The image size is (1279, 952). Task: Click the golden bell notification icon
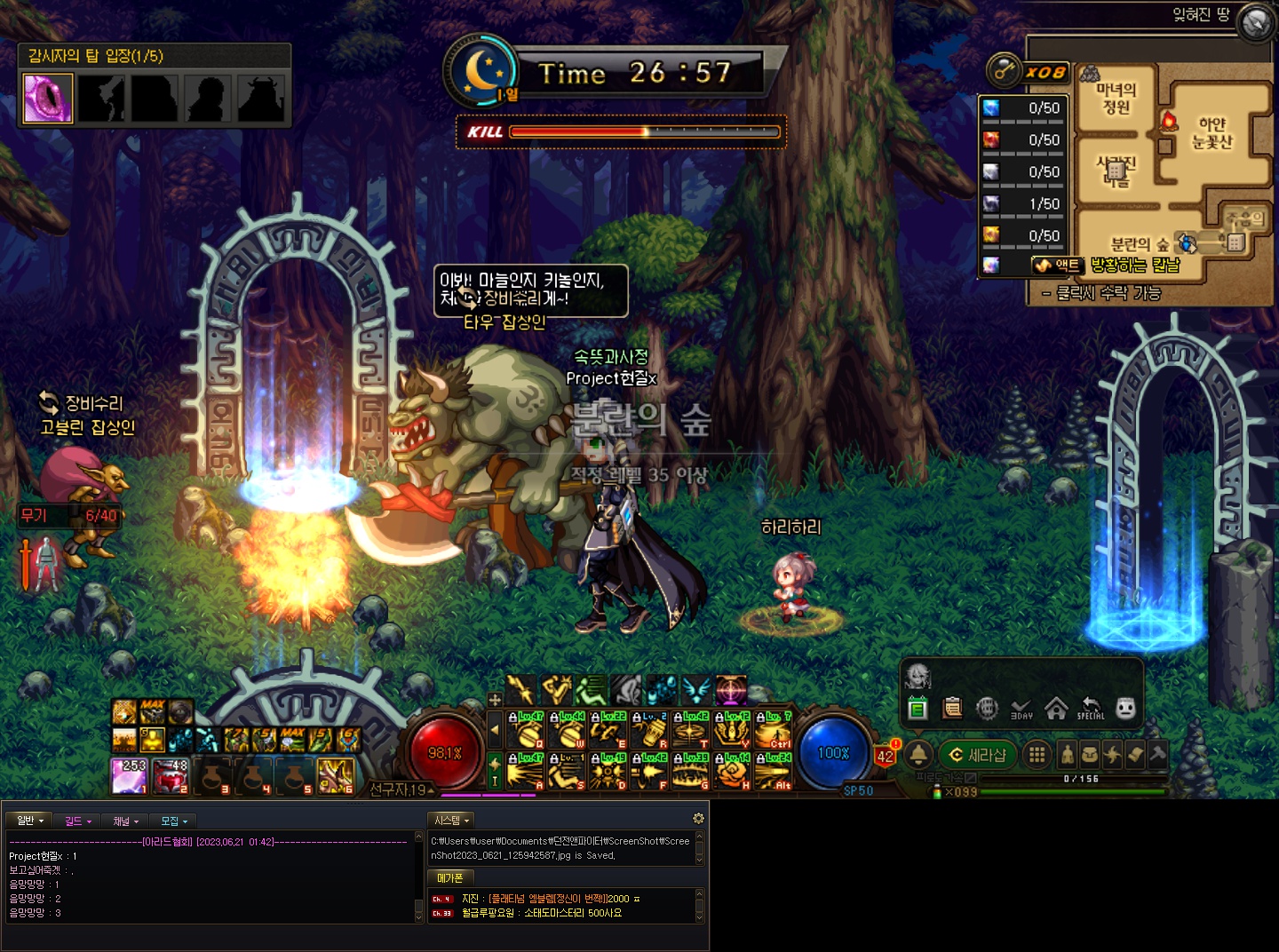pos(918,755)
